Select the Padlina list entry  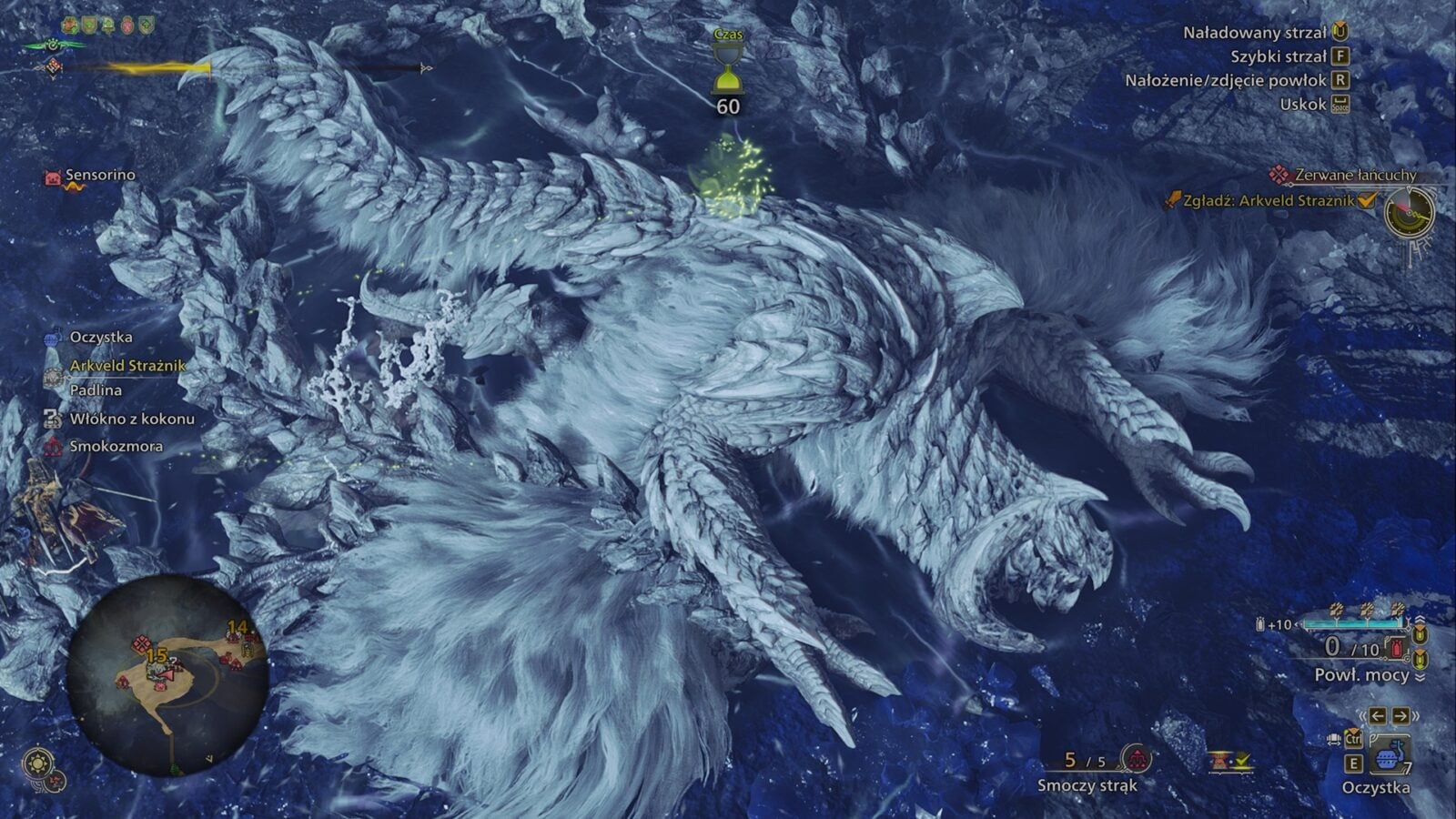coord(96,389)
